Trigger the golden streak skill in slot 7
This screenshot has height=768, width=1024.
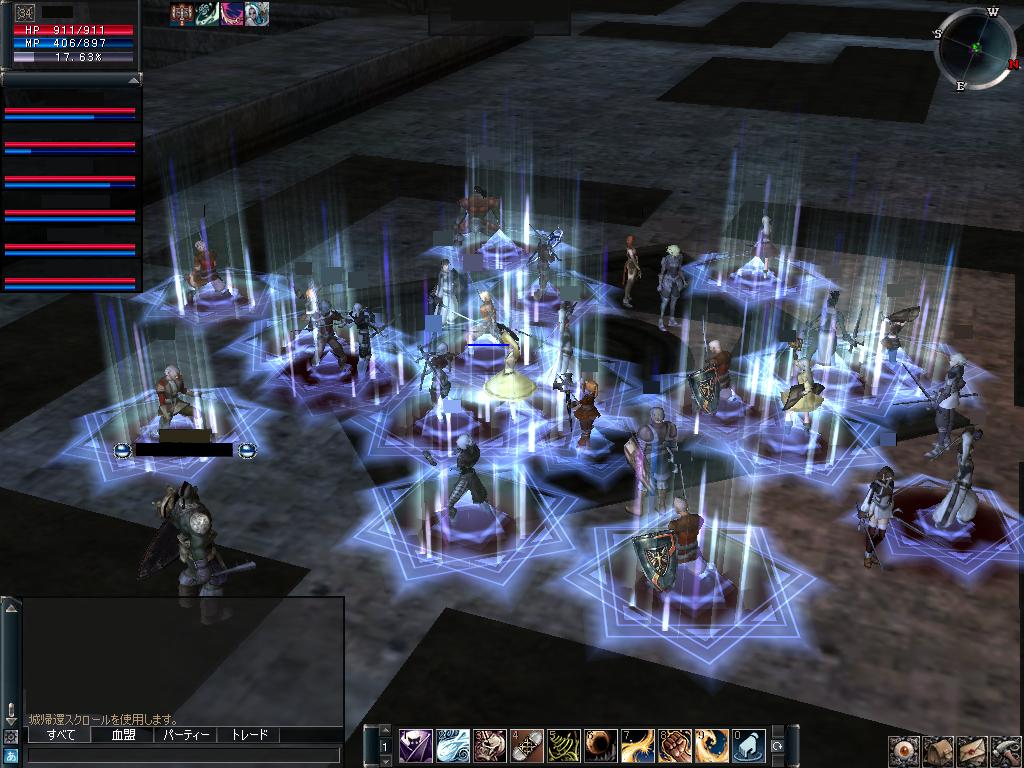tap(638, 747)
